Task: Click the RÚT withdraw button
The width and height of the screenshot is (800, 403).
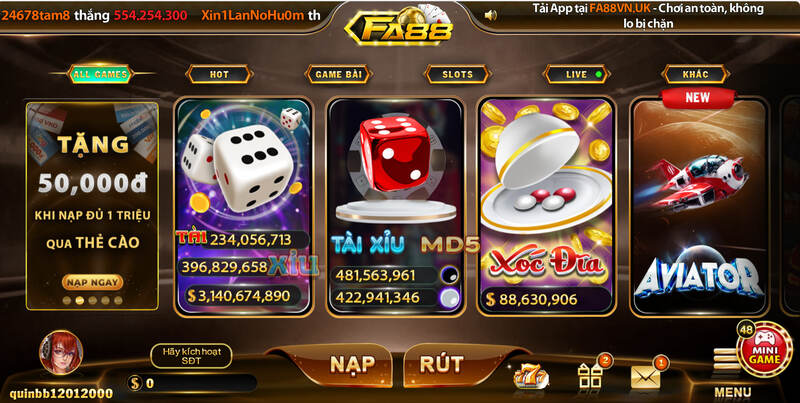Action: click(441, 365)
